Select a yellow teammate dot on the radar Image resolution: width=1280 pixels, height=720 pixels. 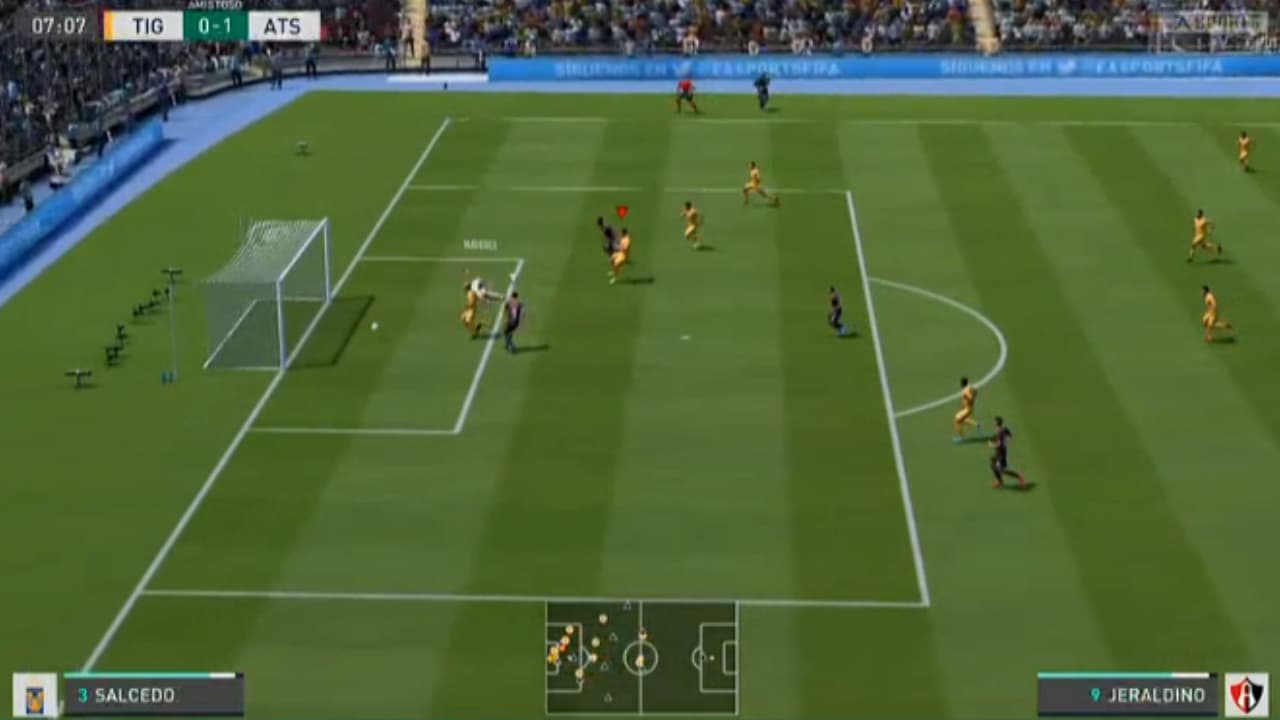point(602,618)
